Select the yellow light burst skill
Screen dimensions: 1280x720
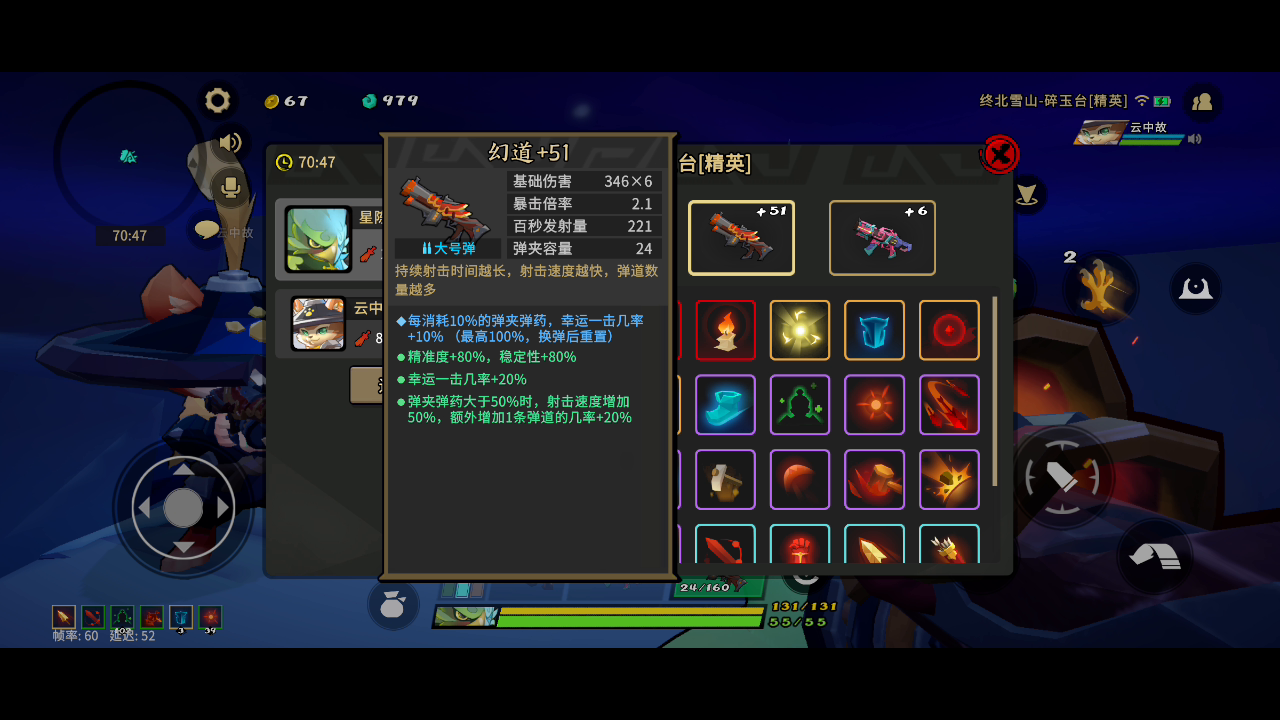coord(800,330)
